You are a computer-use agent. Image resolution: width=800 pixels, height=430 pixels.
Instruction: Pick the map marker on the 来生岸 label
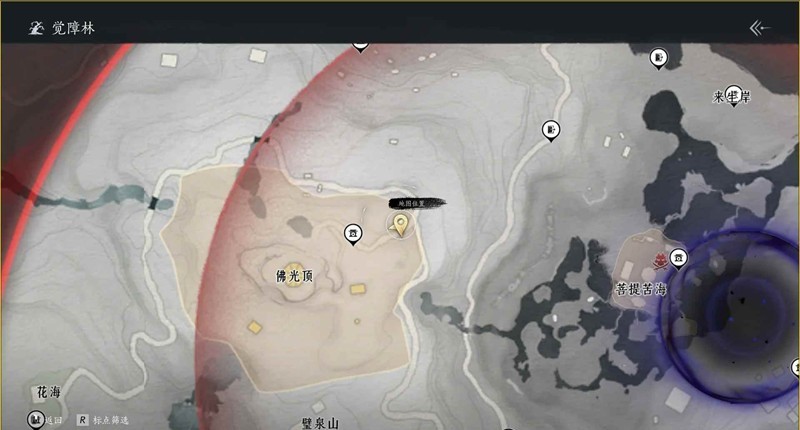(735, 93)
